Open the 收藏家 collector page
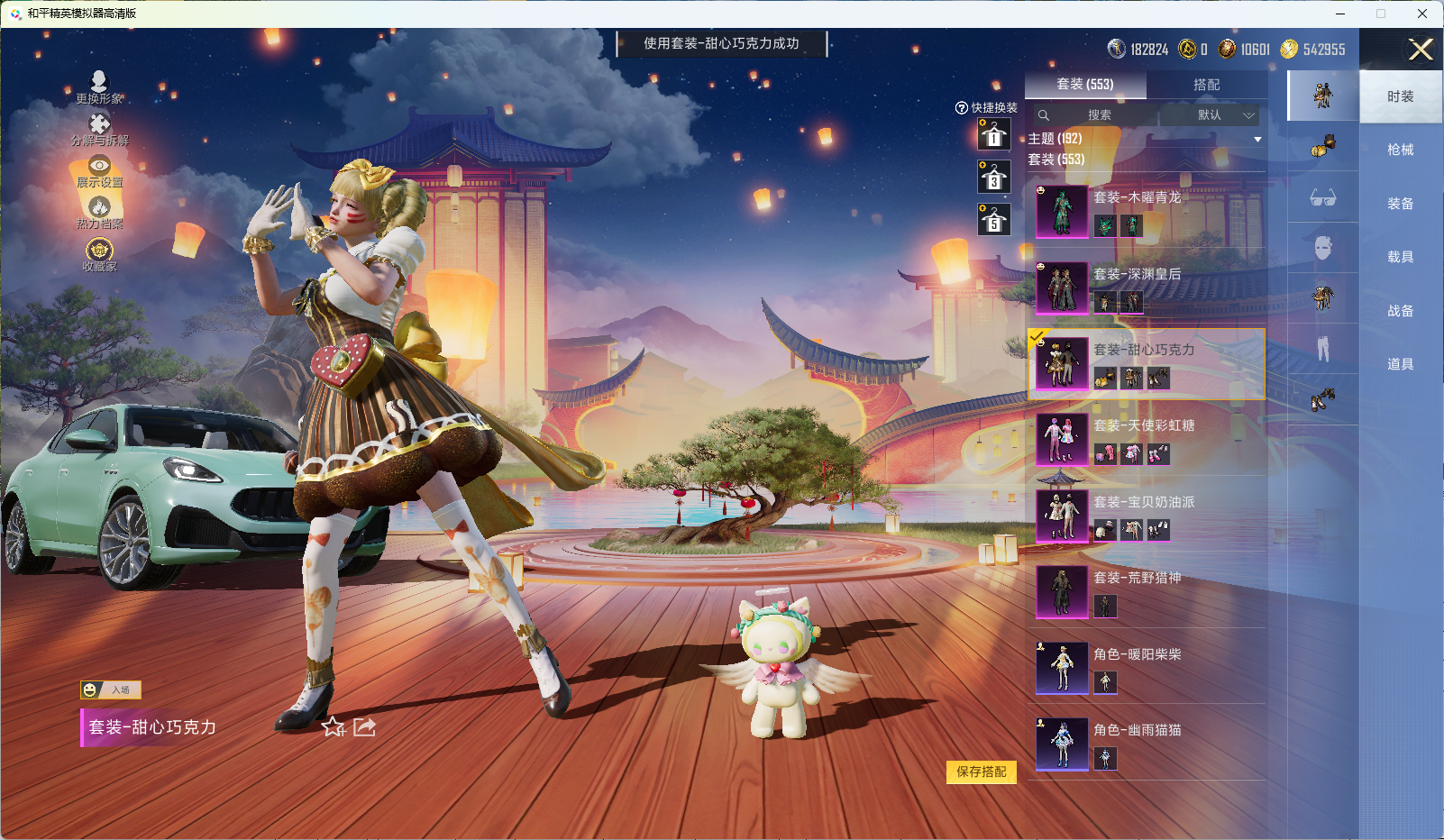 (99, 254)
